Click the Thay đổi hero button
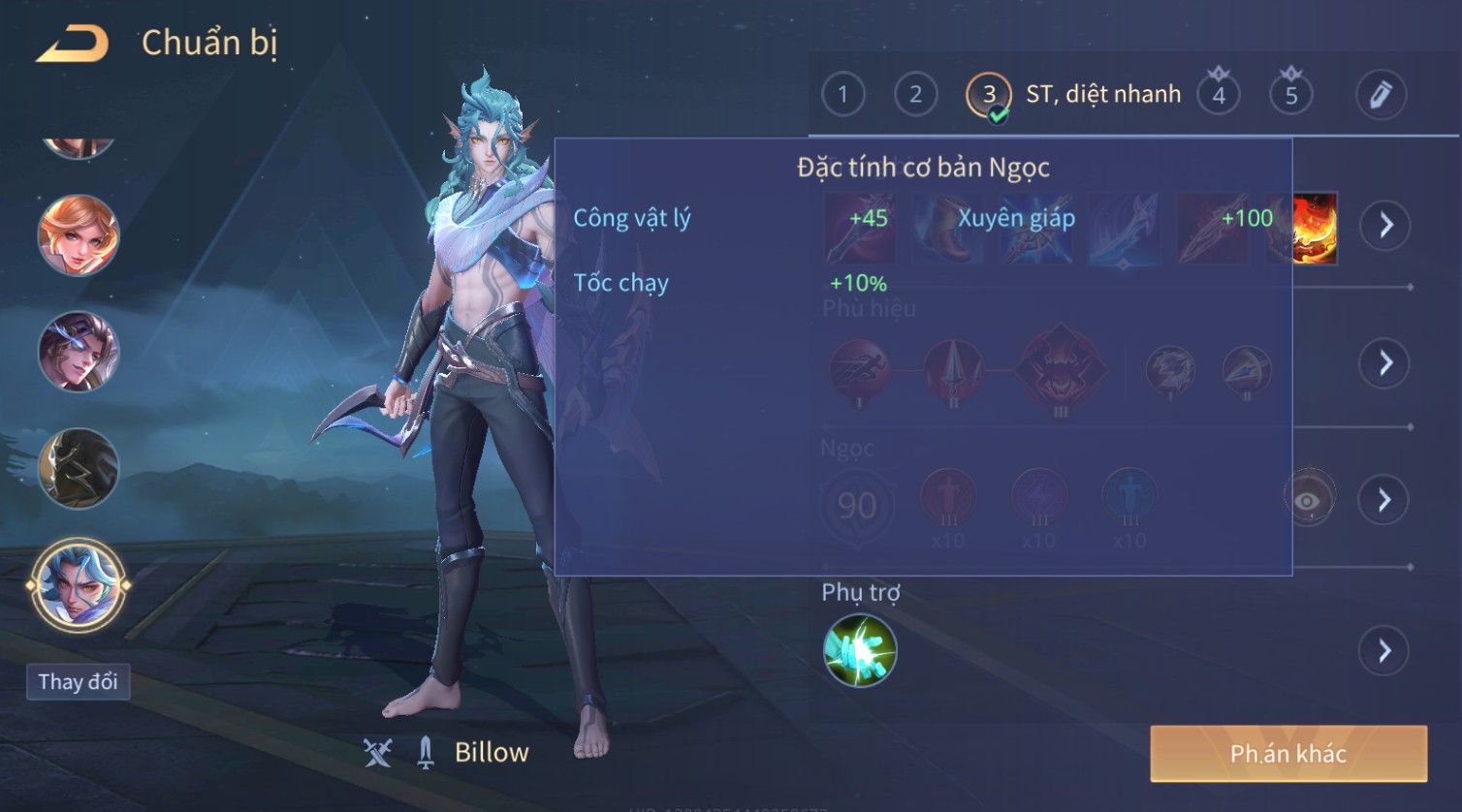This screenshot has height=812, width=1462. (x=78, y=682)
